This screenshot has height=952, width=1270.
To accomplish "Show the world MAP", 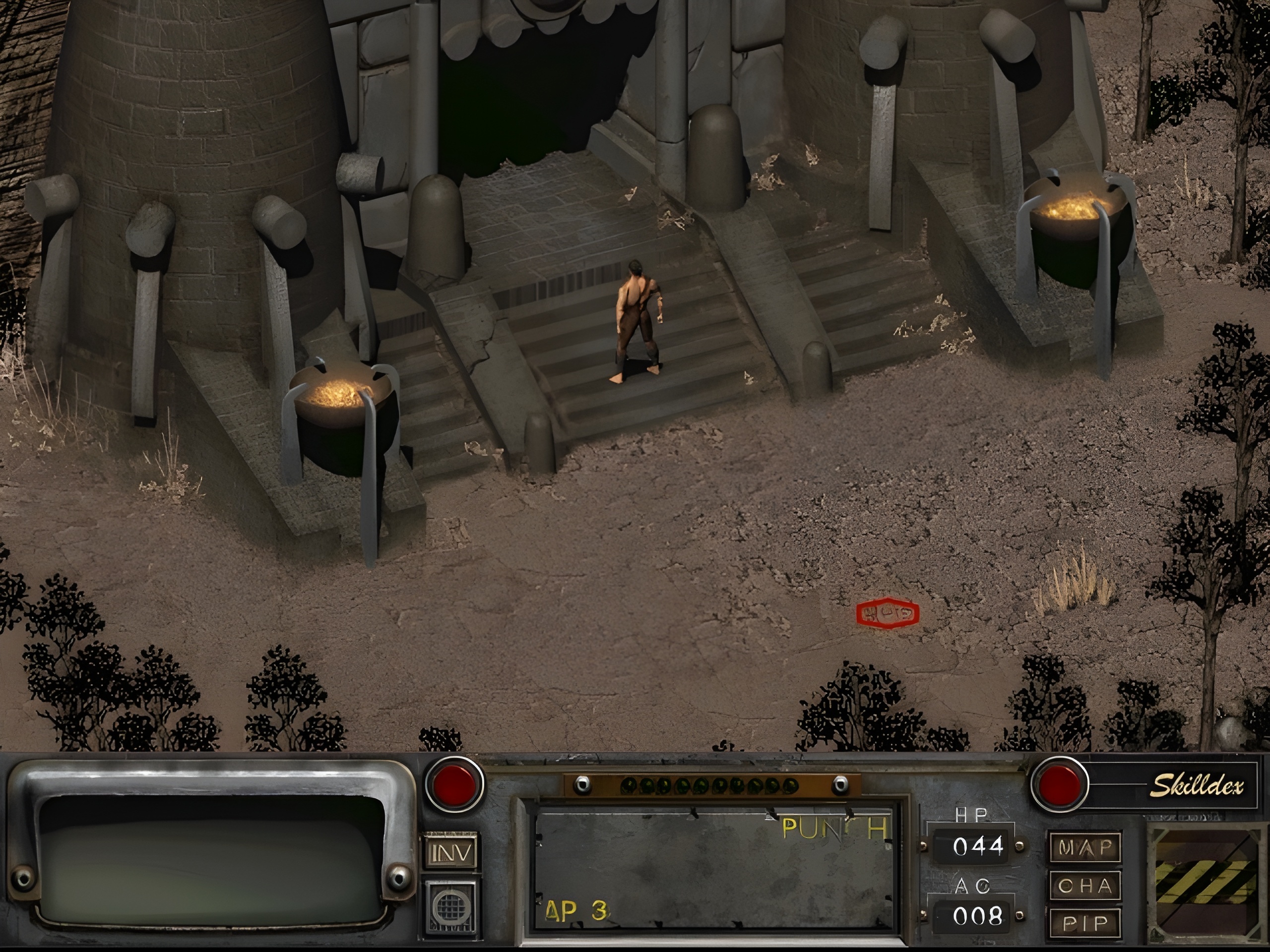I will pos(1084,847).
